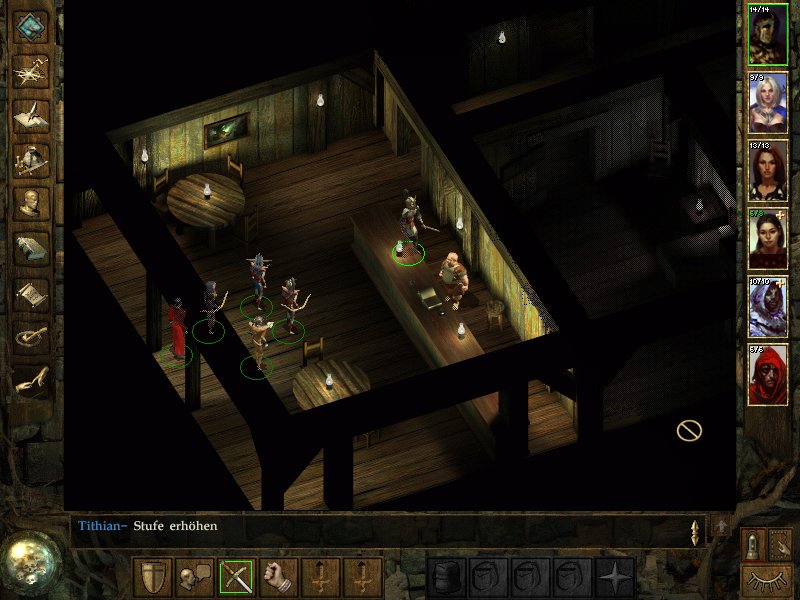
Task: Select the helmeted warrior portrait
Action: click(x=768, y=34)
